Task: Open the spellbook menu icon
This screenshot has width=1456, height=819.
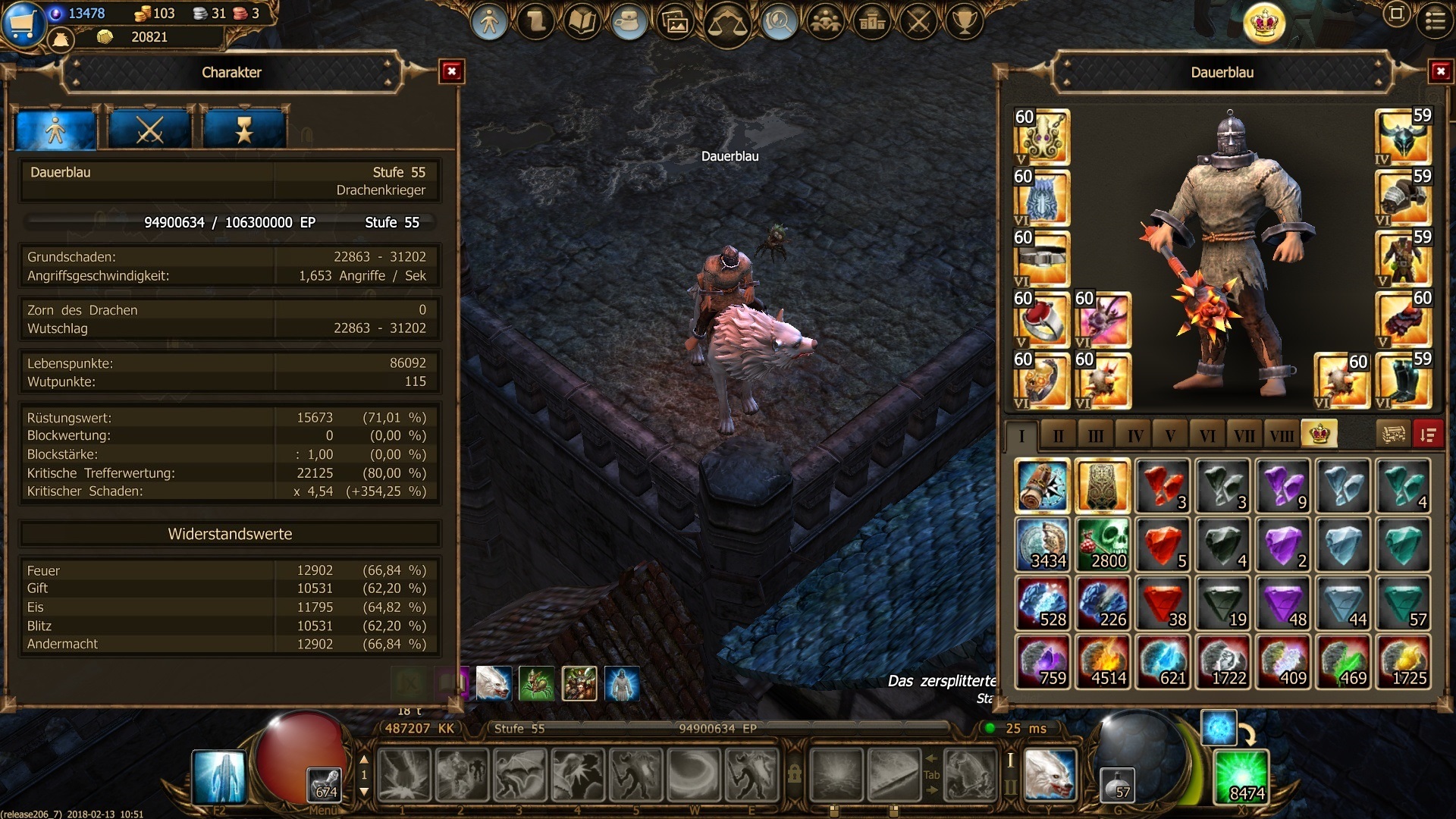Action: (582, 23)
